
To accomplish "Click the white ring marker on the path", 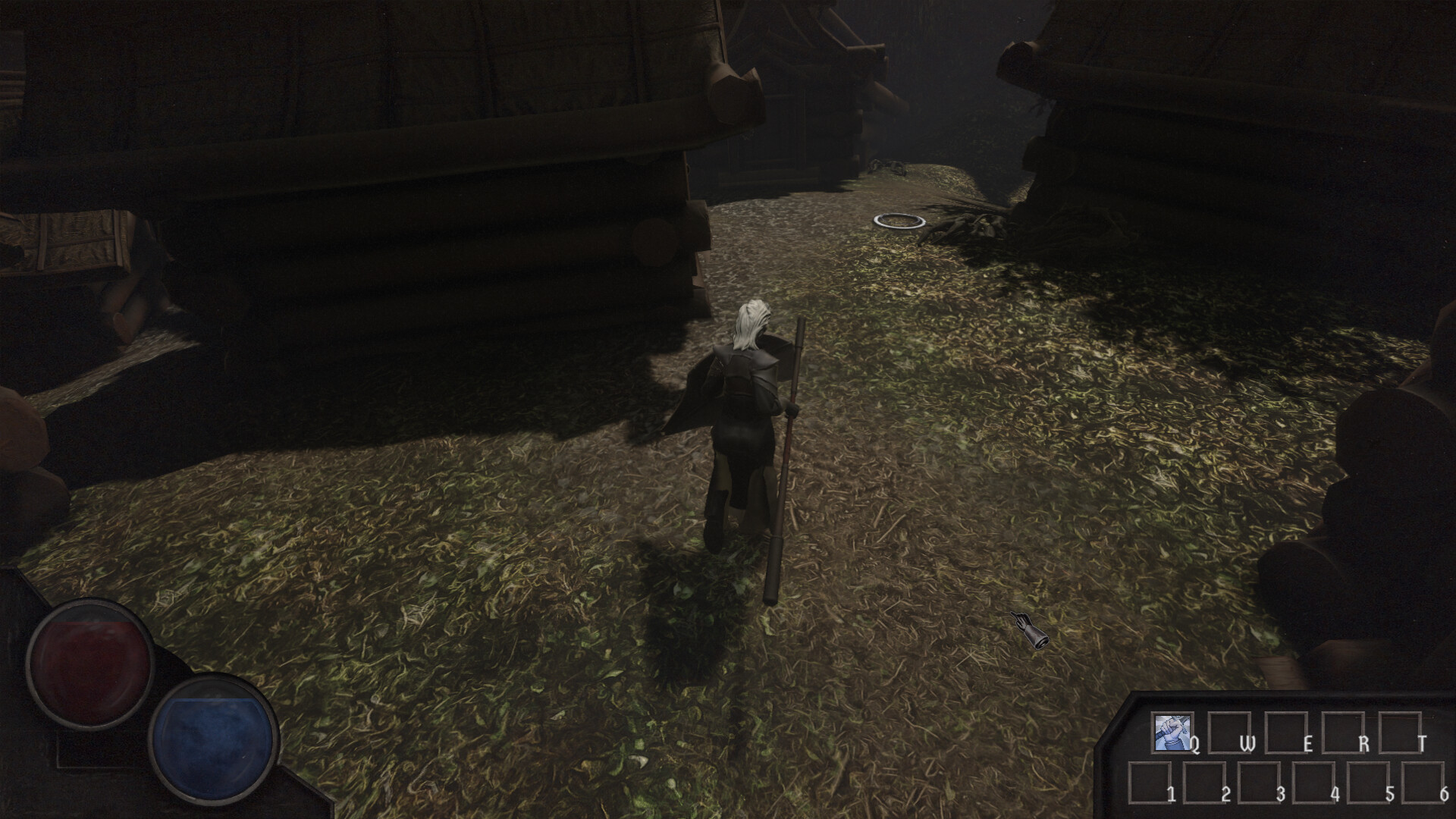I will tap(900, 220).
